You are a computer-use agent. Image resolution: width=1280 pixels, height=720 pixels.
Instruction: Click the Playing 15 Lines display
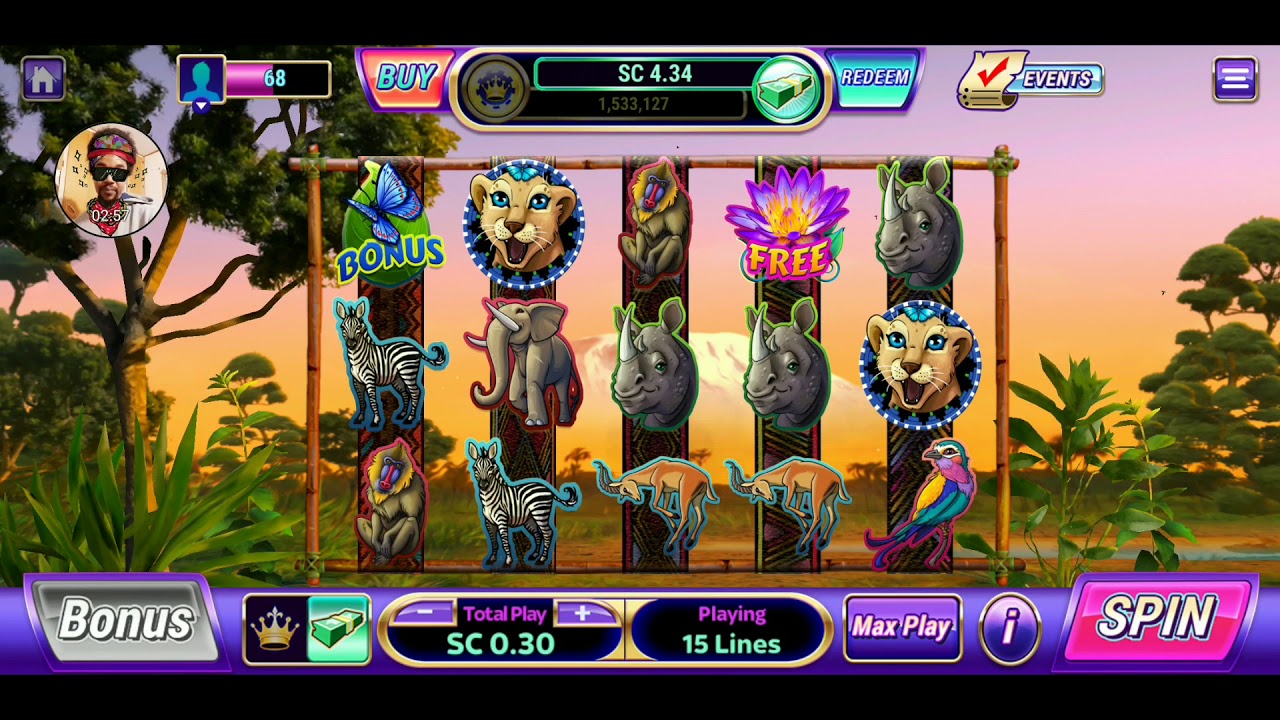(x=730, y=626)
